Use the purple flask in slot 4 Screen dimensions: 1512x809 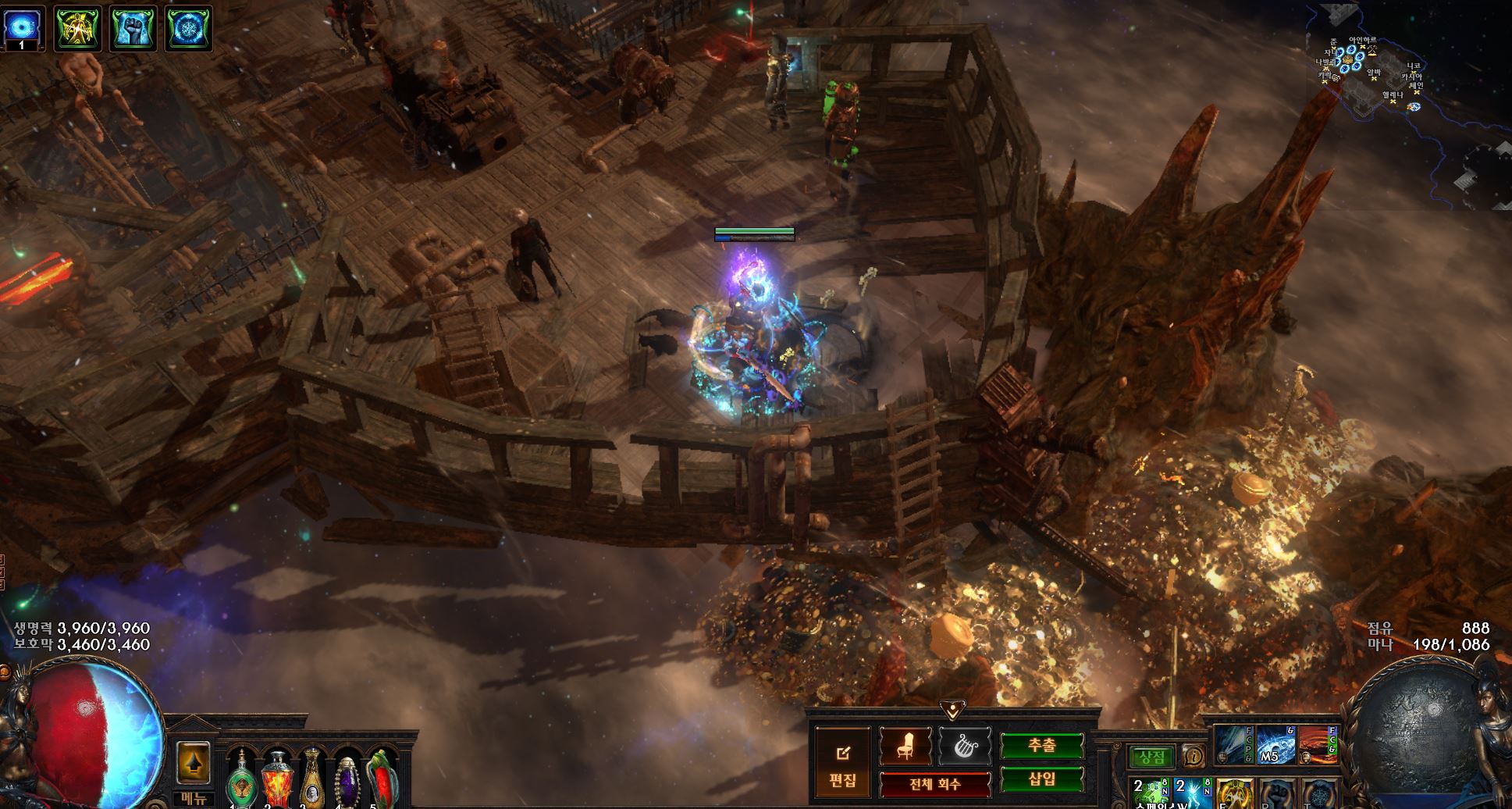point(347,779)
